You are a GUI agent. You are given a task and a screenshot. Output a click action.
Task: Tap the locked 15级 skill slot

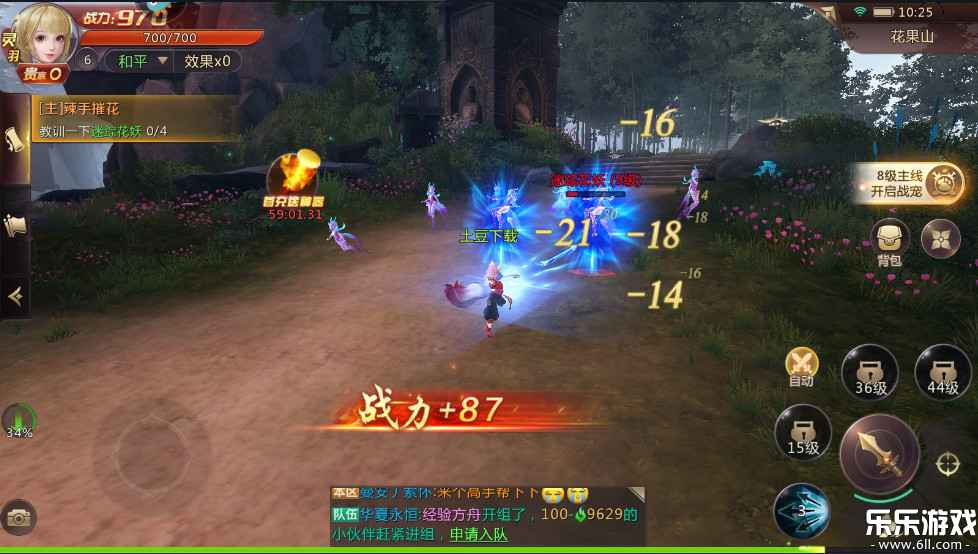click(x=803, y=433)
